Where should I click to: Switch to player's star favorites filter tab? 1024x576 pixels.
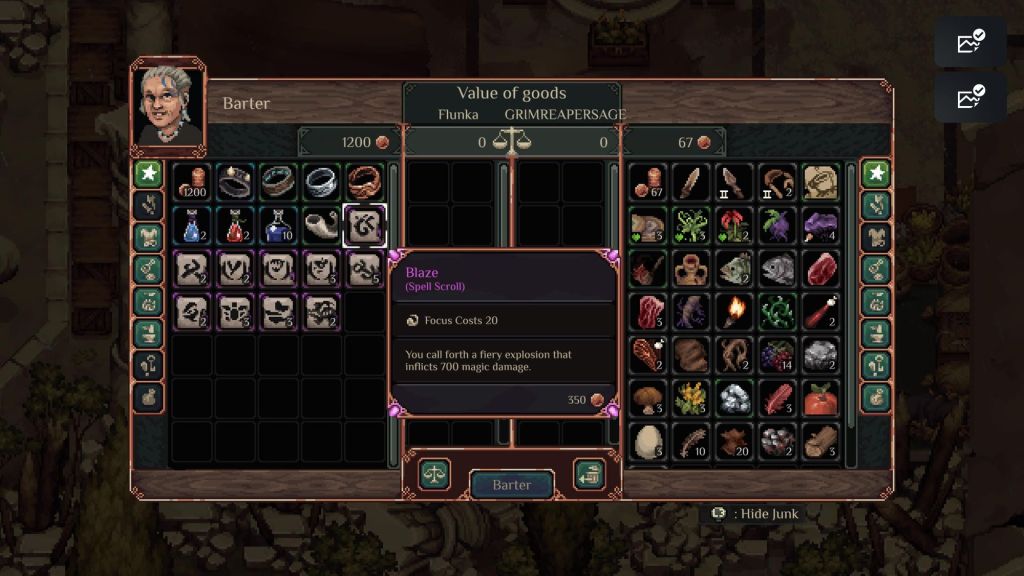877,173
